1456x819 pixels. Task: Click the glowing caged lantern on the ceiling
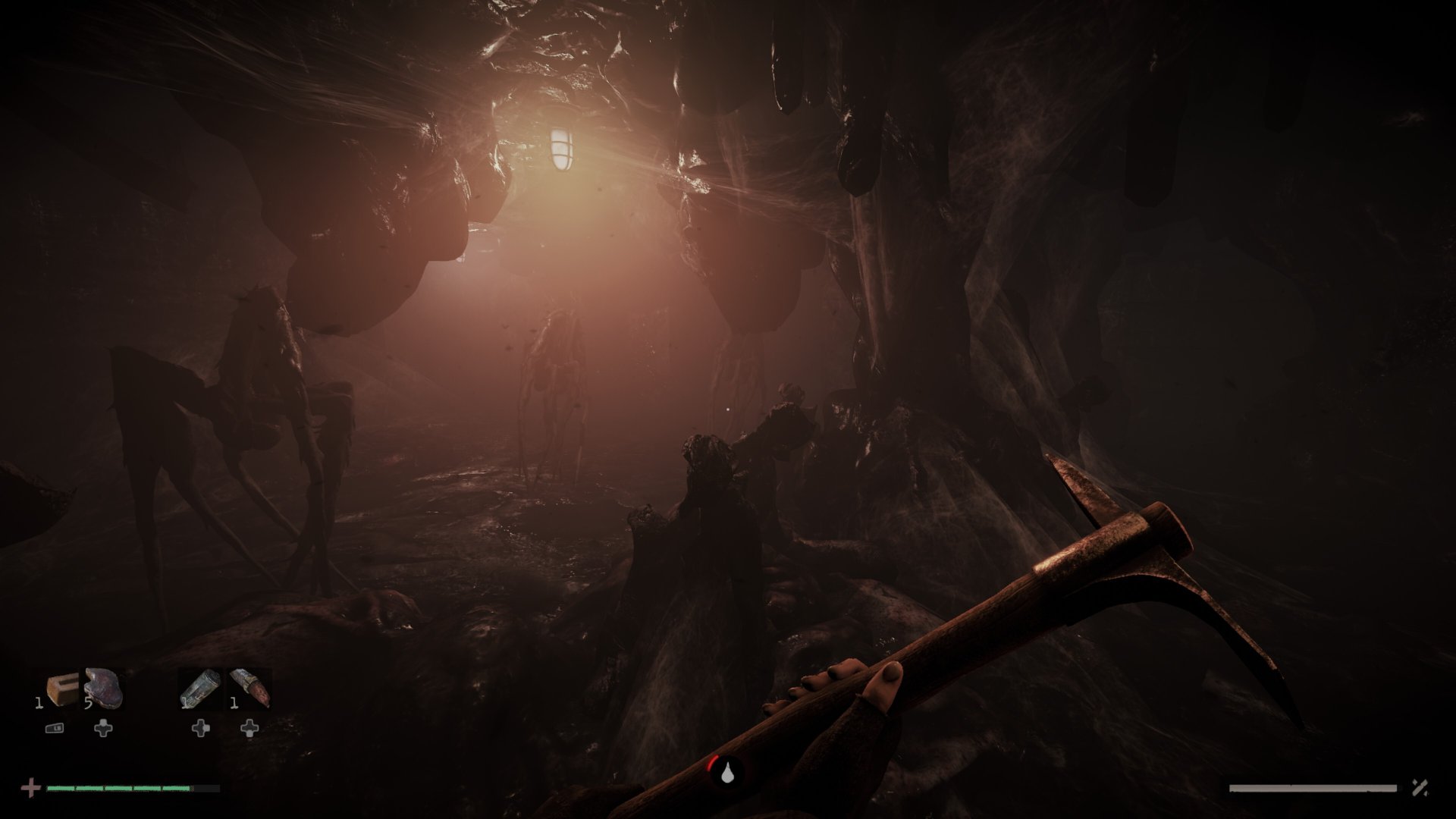point(561,148)
